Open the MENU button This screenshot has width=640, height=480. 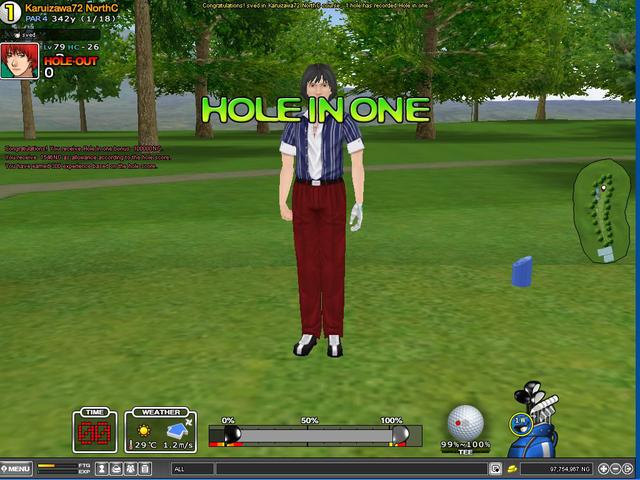17,468
